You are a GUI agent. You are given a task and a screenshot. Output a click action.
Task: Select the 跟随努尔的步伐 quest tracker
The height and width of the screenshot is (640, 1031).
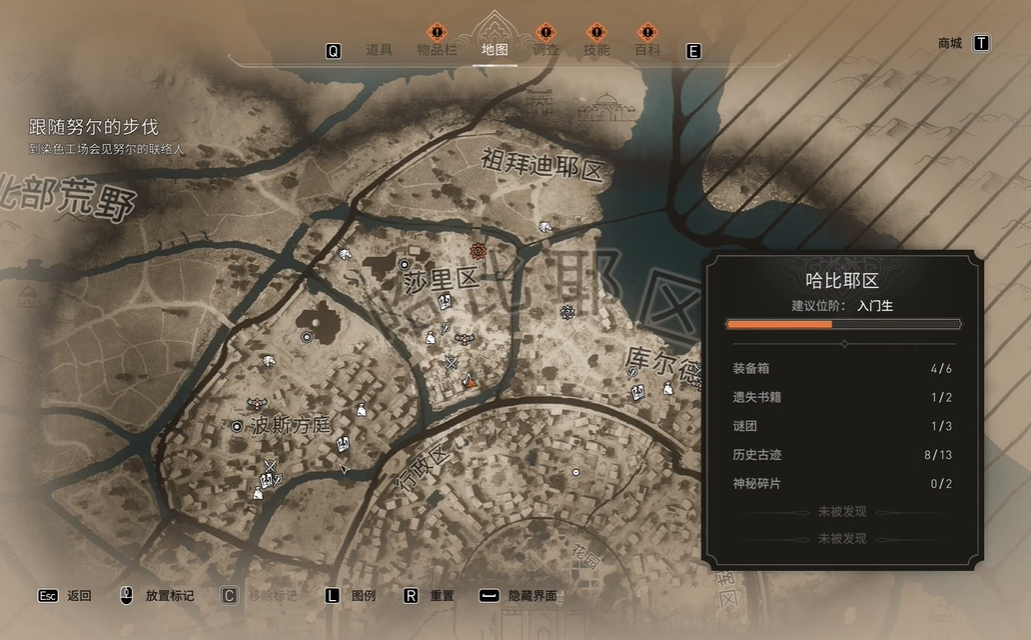[x=94, y=128]
